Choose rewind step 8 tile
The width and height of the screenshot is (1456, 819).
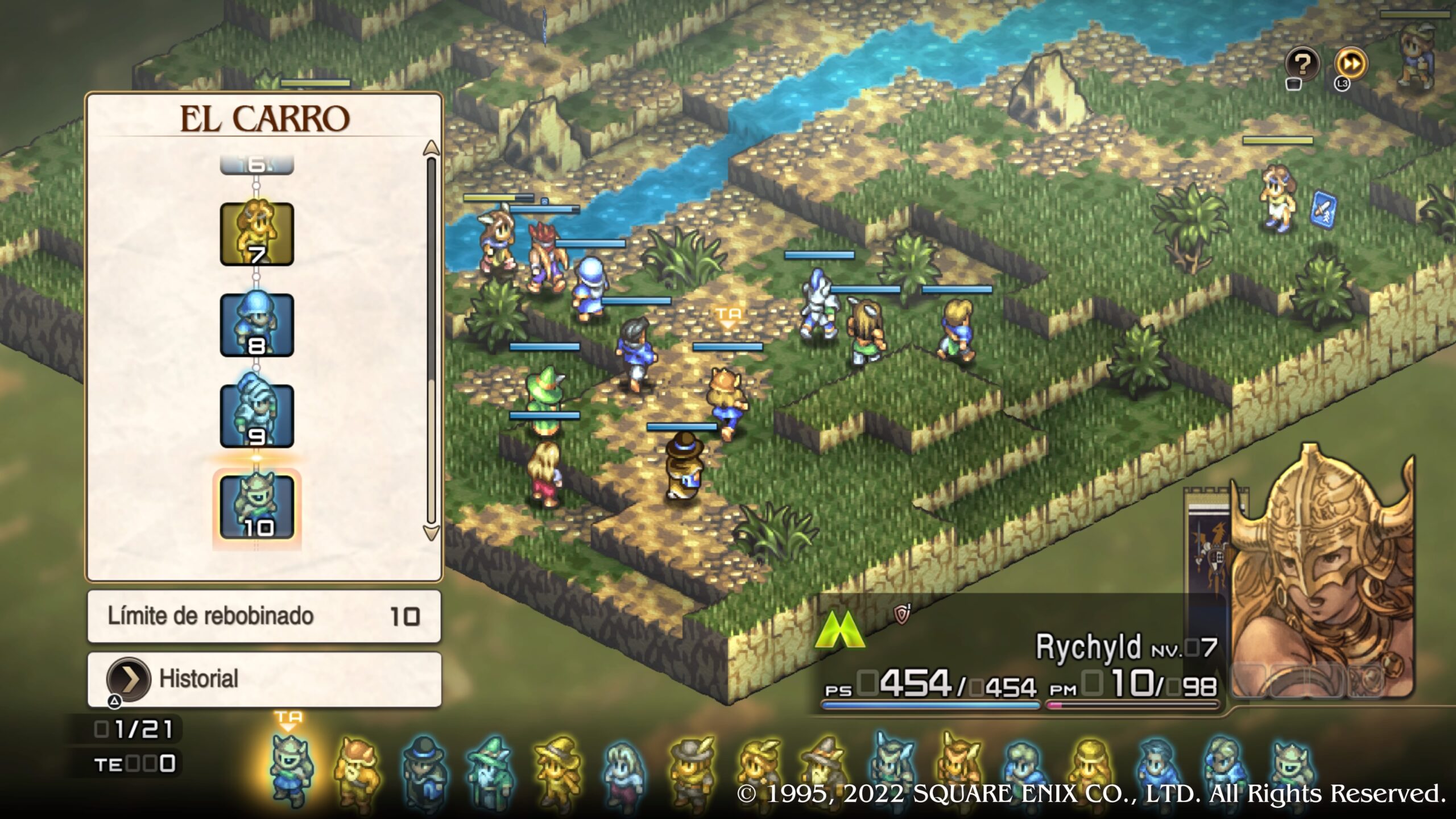[x=257, y=325]
